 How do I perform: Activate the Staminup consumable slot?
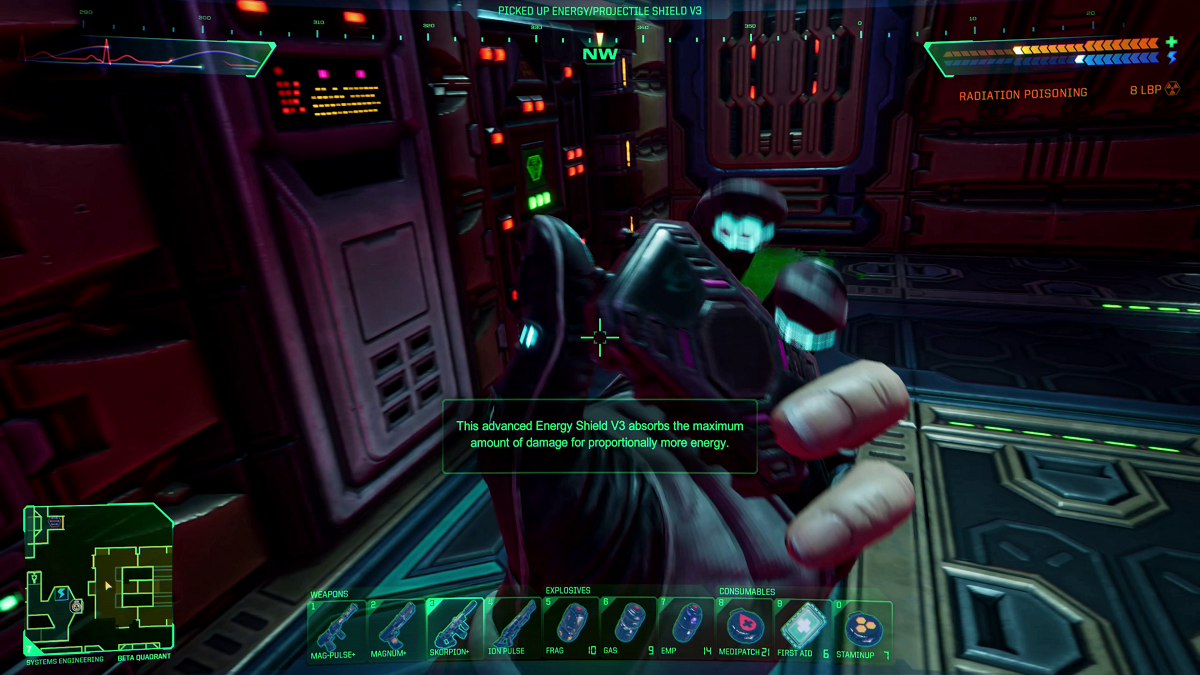coord(861,627)
